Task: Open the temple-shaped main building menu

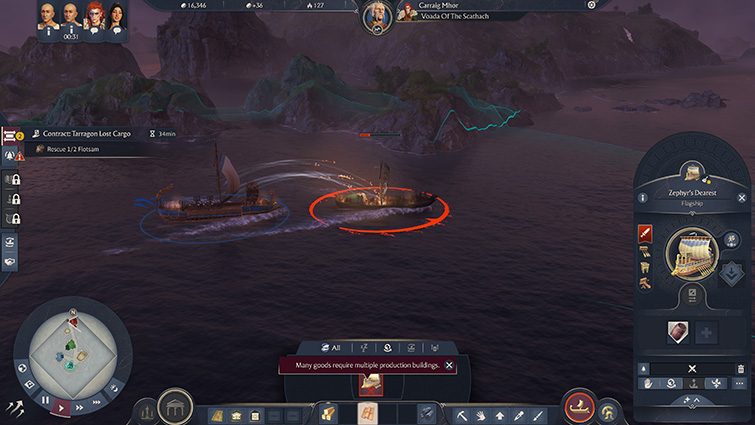Action: [x=175, y=408]
